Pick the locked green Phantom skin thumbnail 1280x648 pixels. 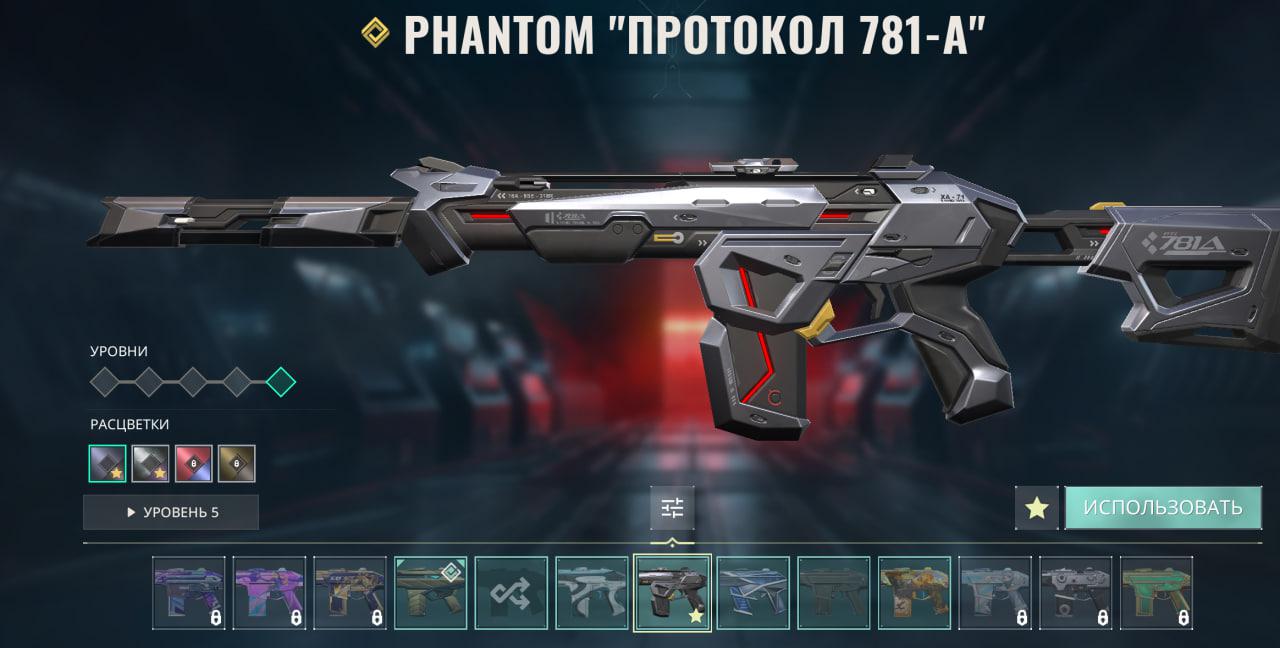(1157, 593)
